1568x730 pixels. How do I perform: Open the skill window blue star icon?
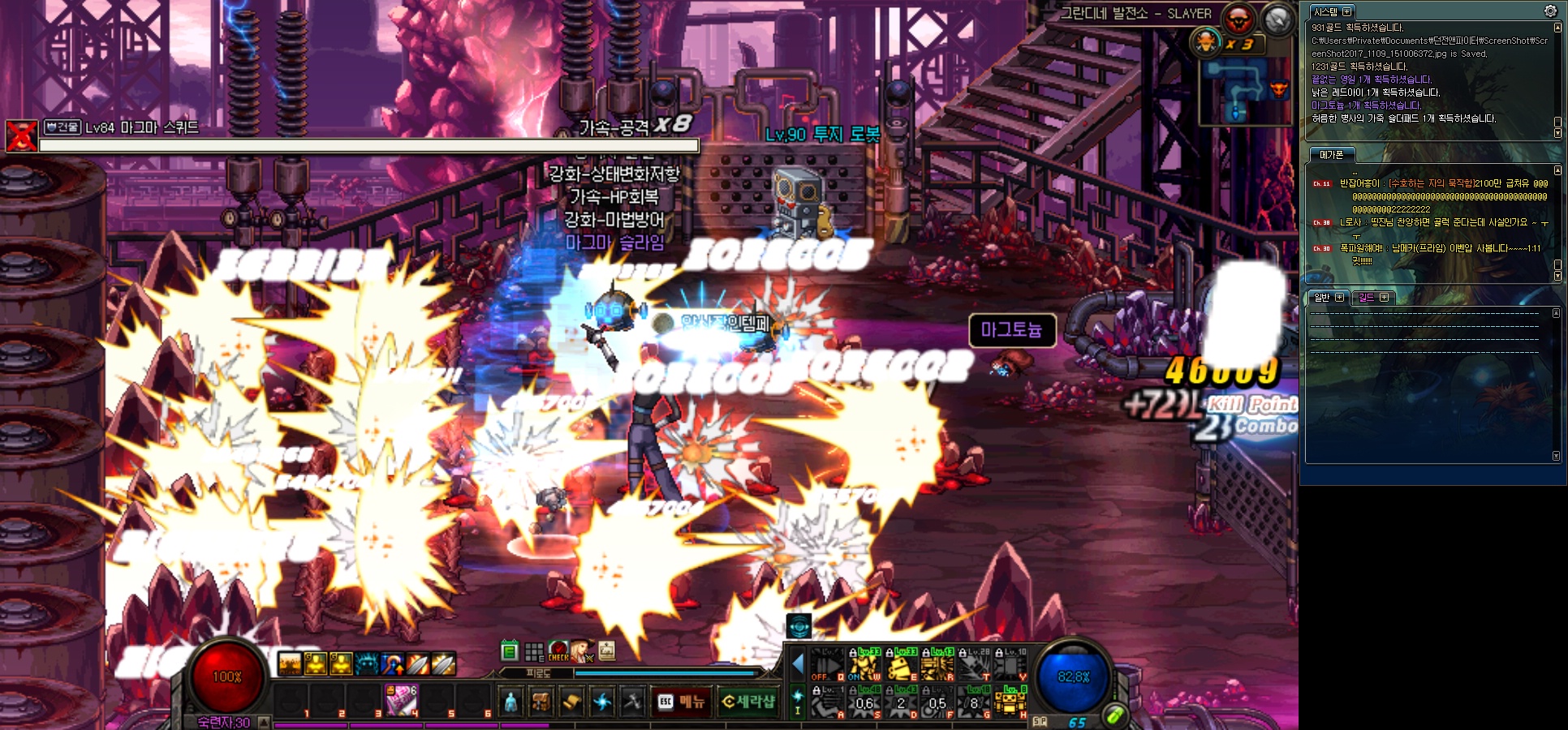pos(602,702)
